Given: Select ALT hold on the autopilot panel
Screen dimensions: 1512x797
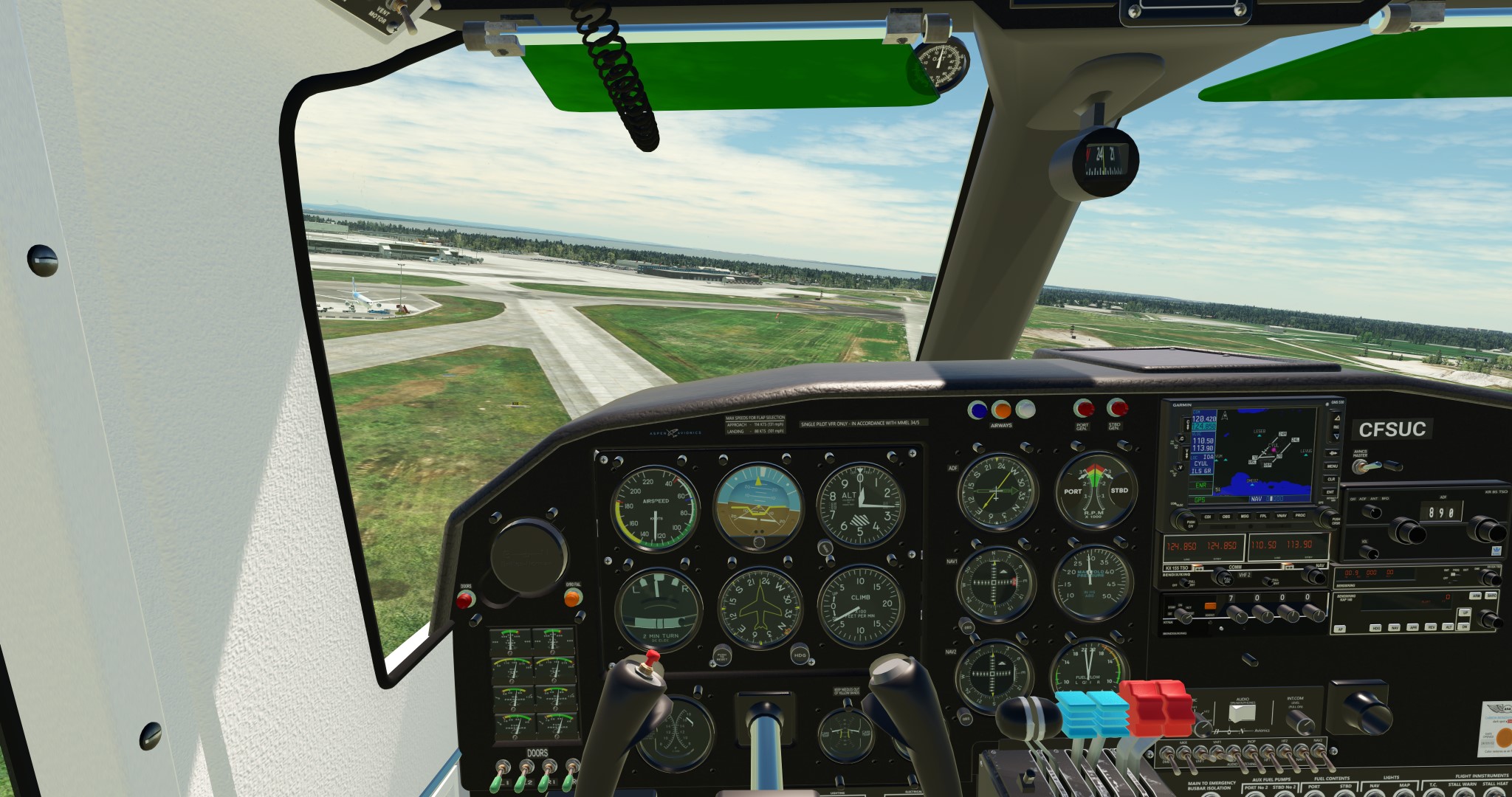Looking at the screenshot, I should [x=1449, y=627].
